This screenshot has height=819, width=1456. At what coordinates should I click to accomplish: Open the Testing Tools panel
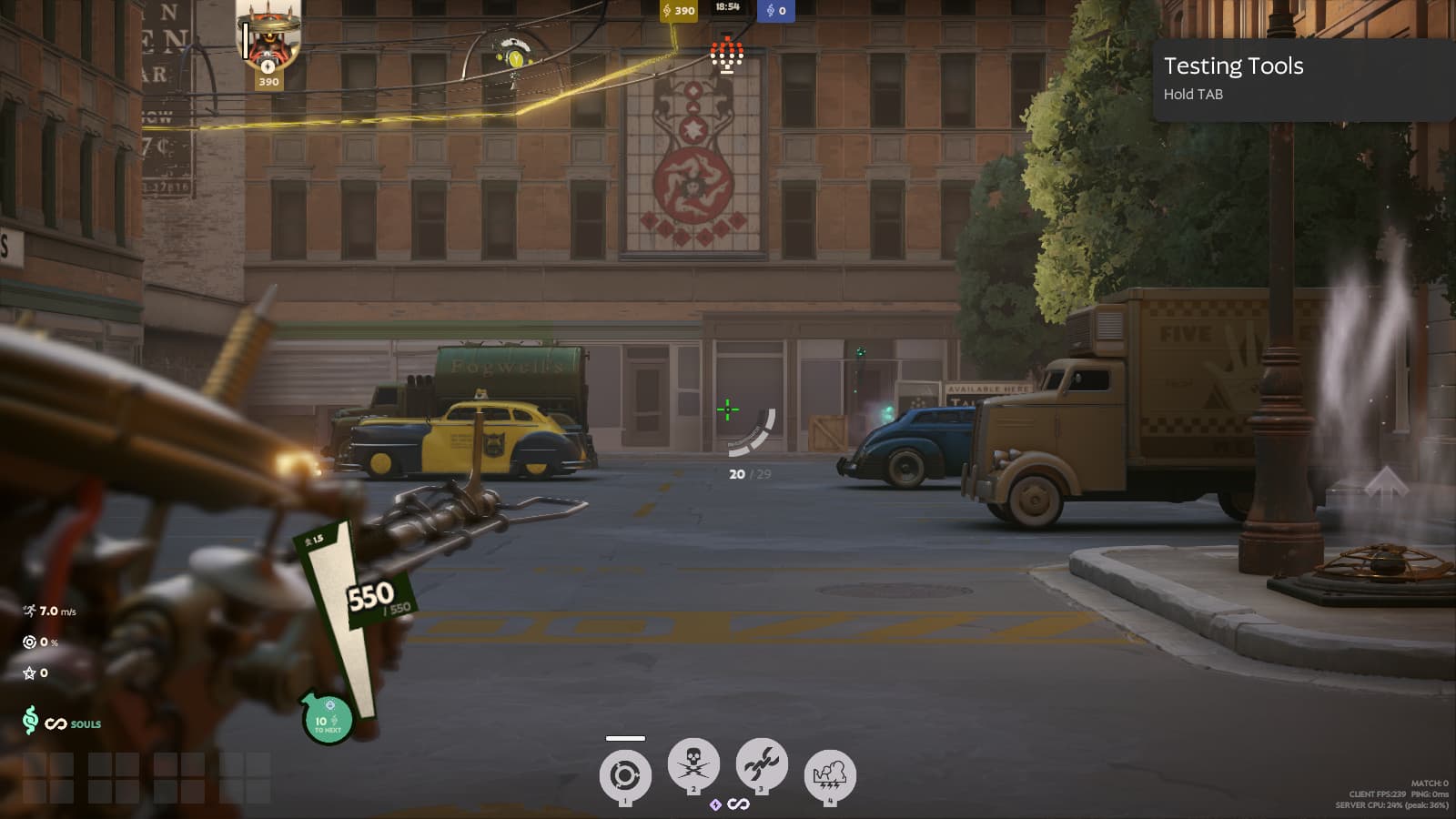(x=1302, y=79)
